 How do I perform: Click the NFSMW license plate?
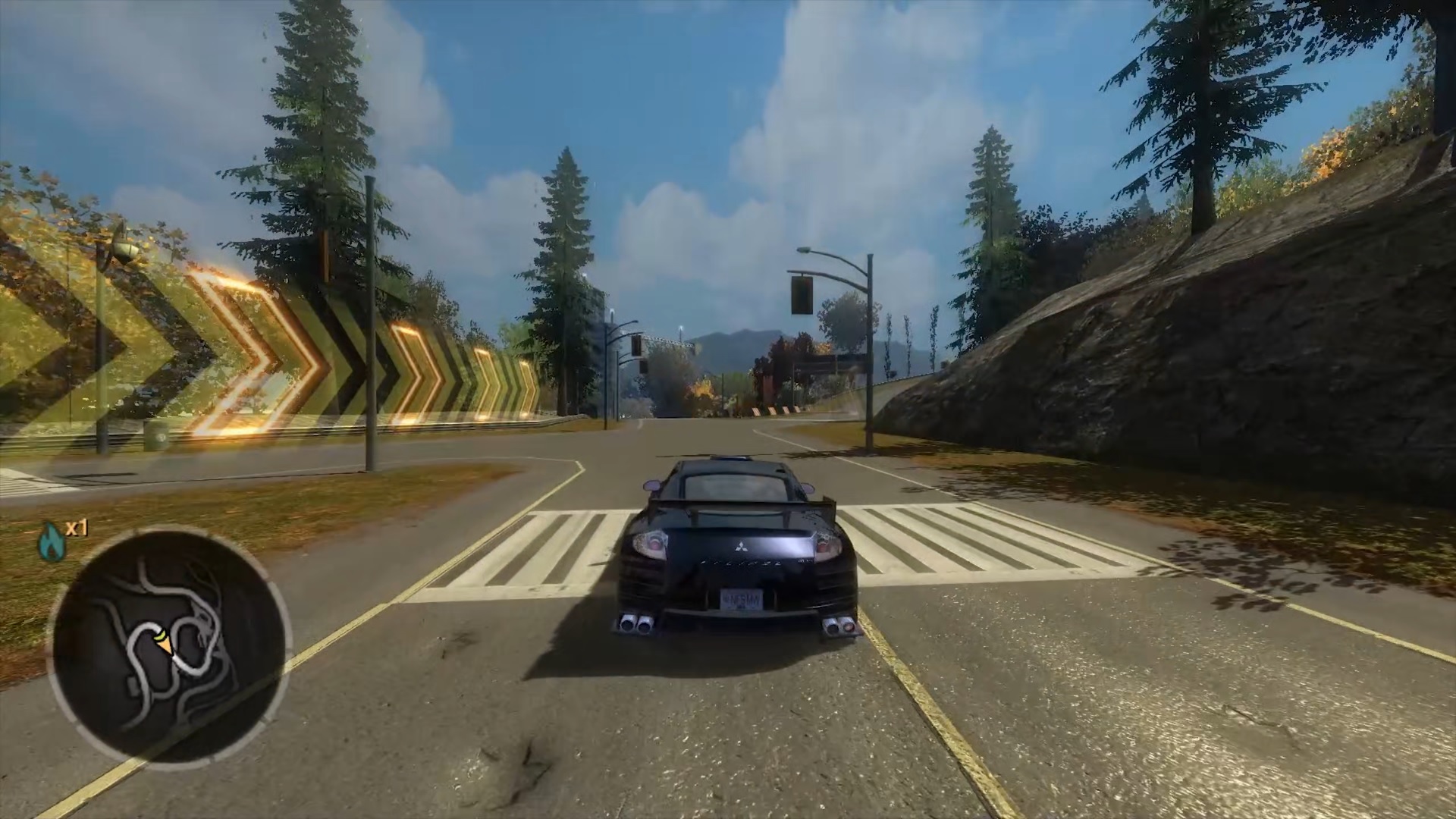click(742, 601)
